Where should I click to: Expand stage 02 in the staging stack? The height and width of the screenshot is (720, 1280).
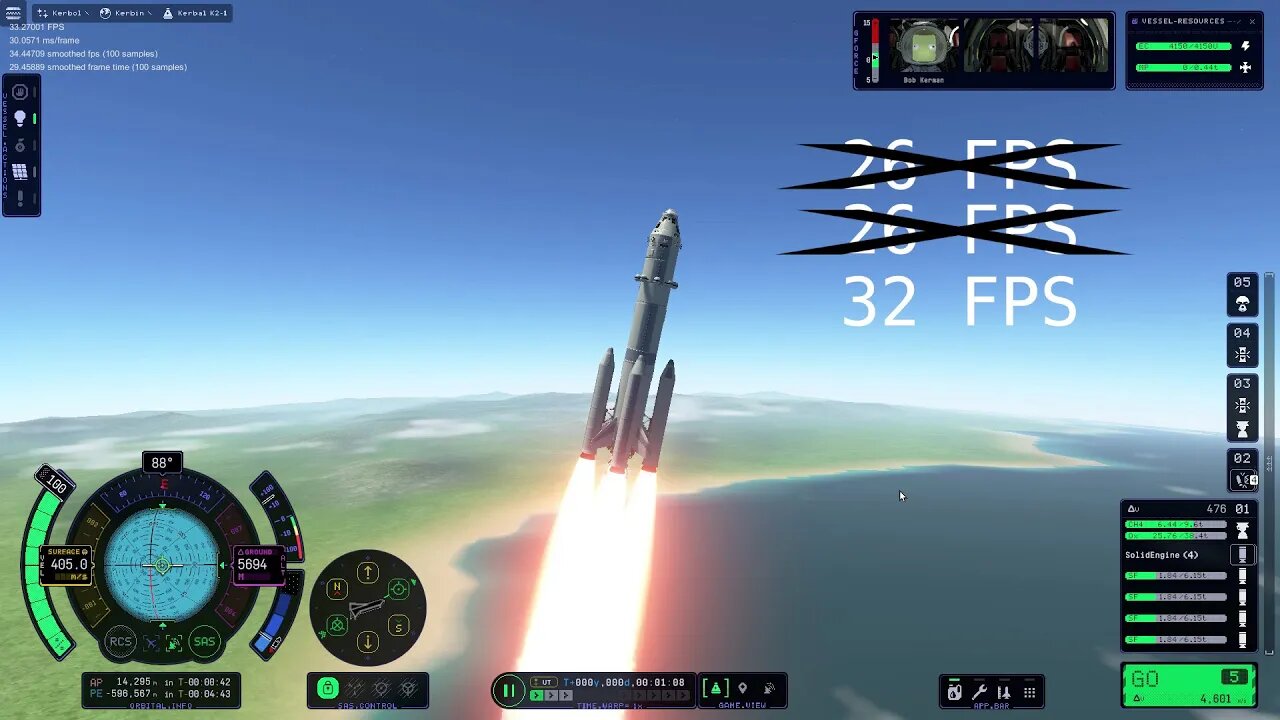(x=1243, y=479)
